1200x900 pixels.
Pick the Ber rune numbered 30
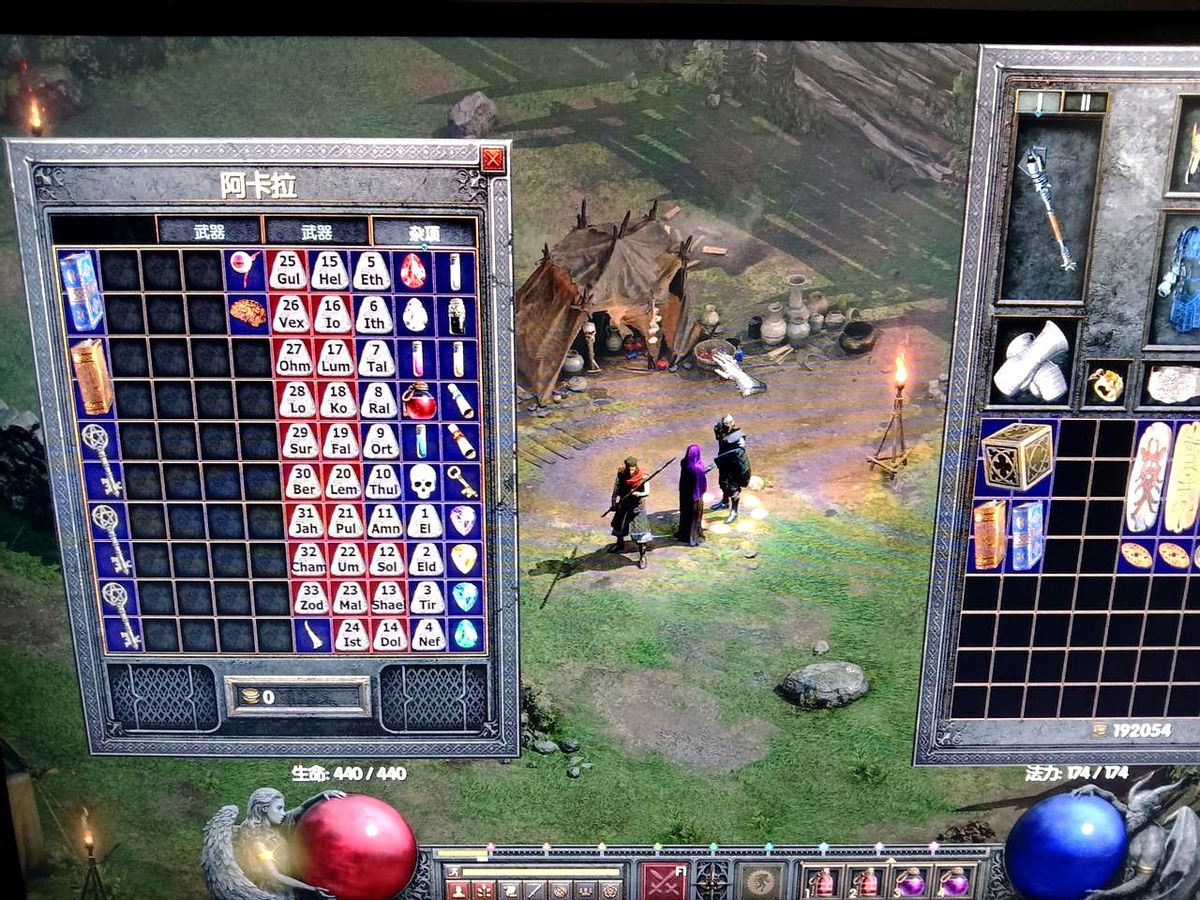pos(302,482)
